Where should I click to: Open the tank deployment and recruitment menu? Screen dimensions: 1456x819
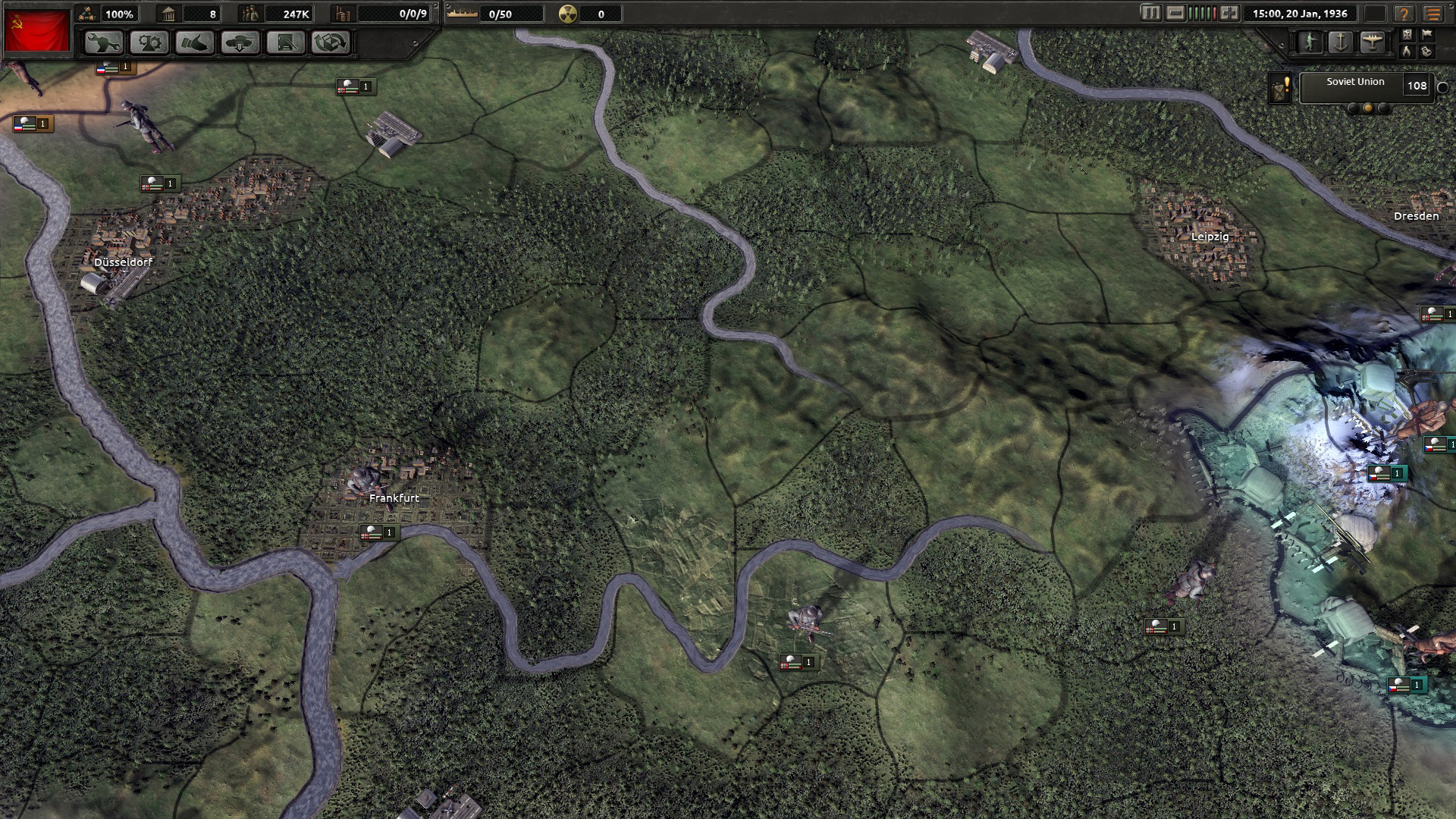click(x=240, y=42)
